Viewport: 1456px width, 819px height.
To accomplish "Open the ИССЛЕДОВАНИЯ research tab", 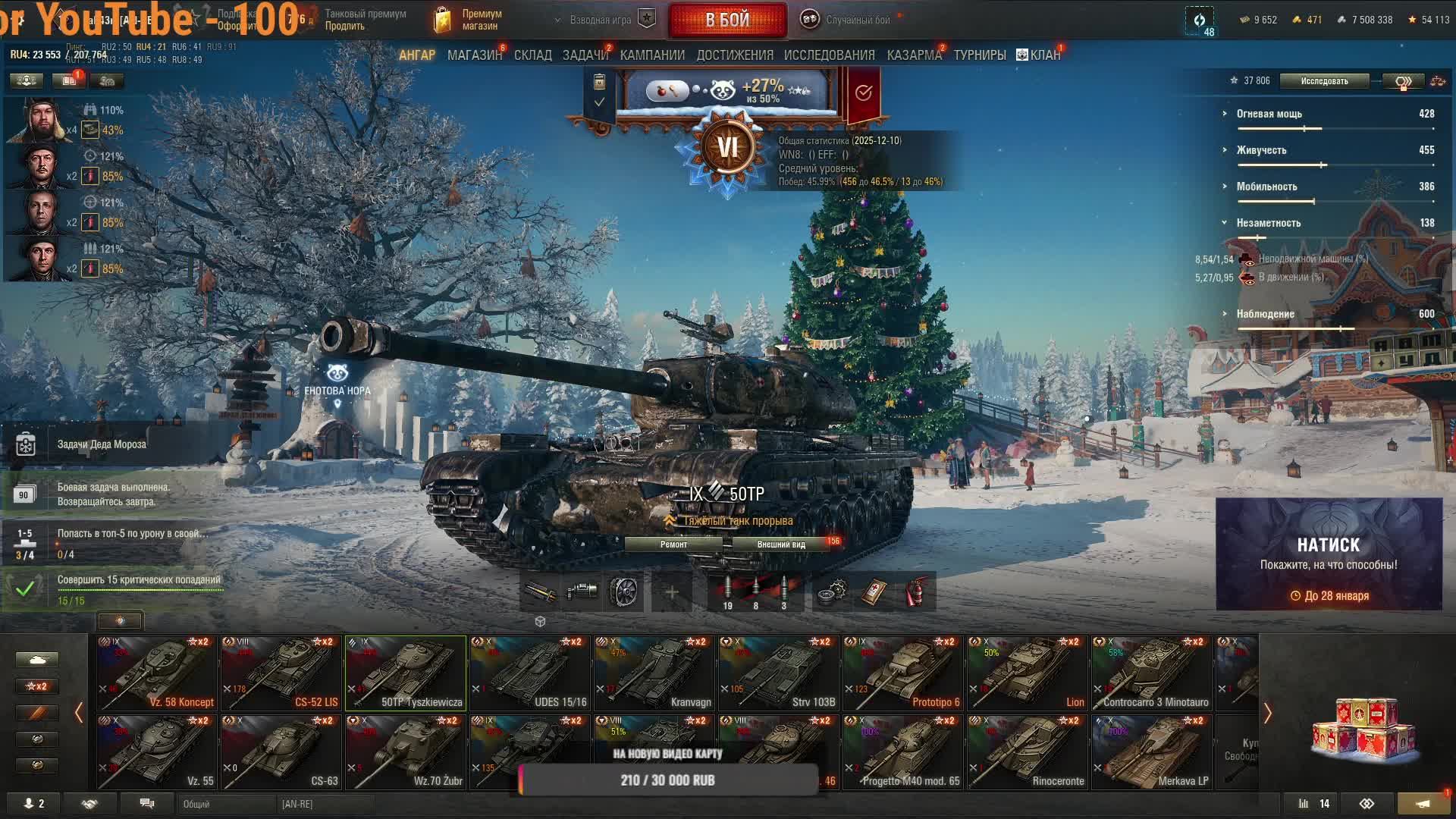I will [829, 55].
